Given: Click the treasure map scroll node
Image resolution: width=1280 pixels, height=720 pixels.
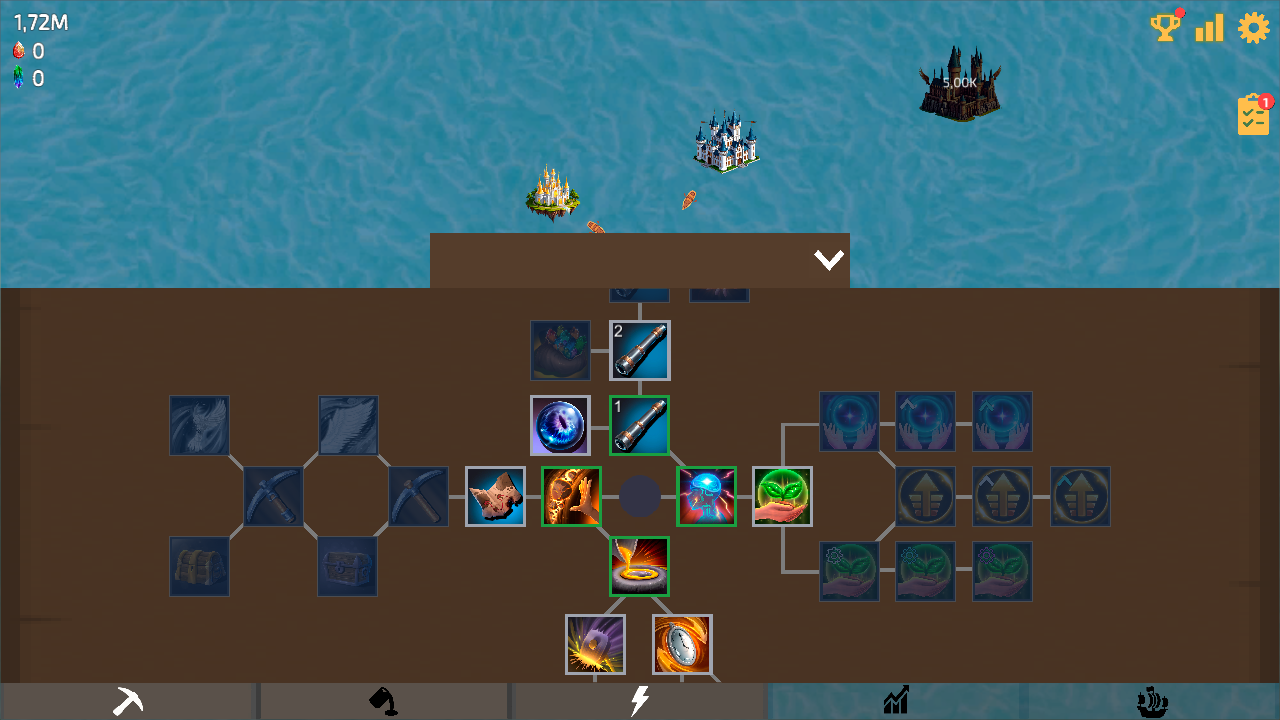Looking at the screenshot, I should (x=495, y=496).
